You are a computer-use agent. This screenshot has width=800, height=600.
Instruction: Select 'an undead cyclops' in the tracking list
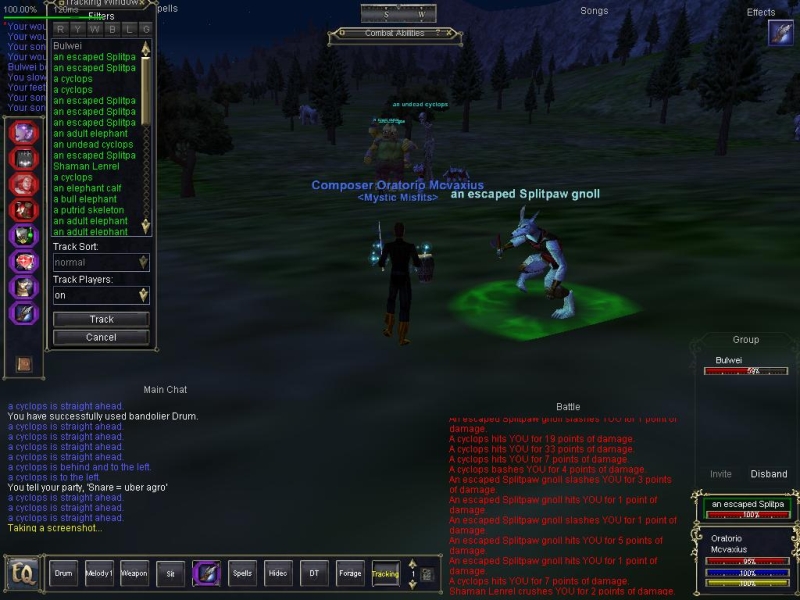tap(93, 144)
